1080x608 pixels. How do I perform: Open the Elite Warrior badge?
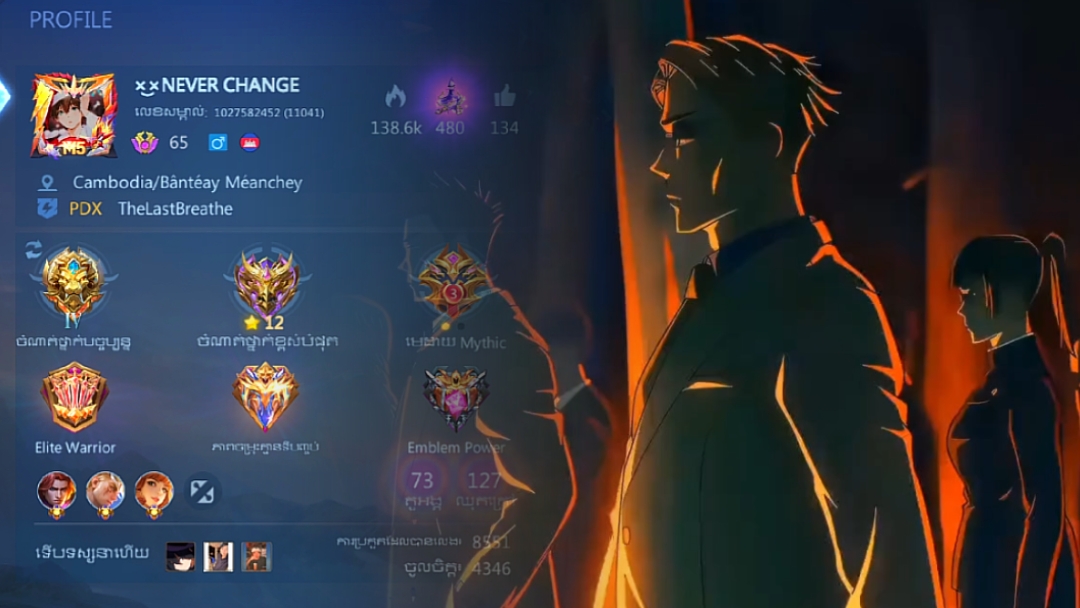tap(74, 397)
